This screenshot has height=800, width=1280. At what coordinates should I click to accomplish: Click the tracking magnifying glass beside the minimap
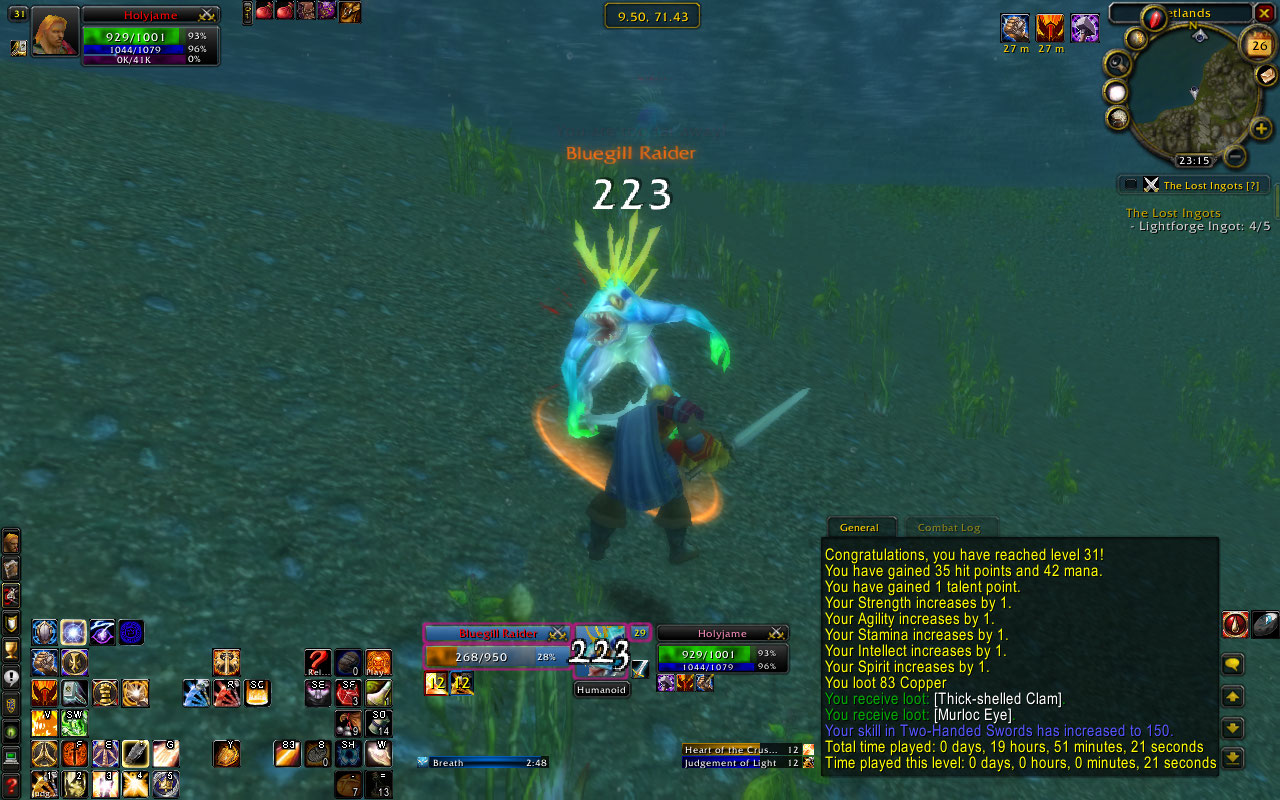(1118, 63)
